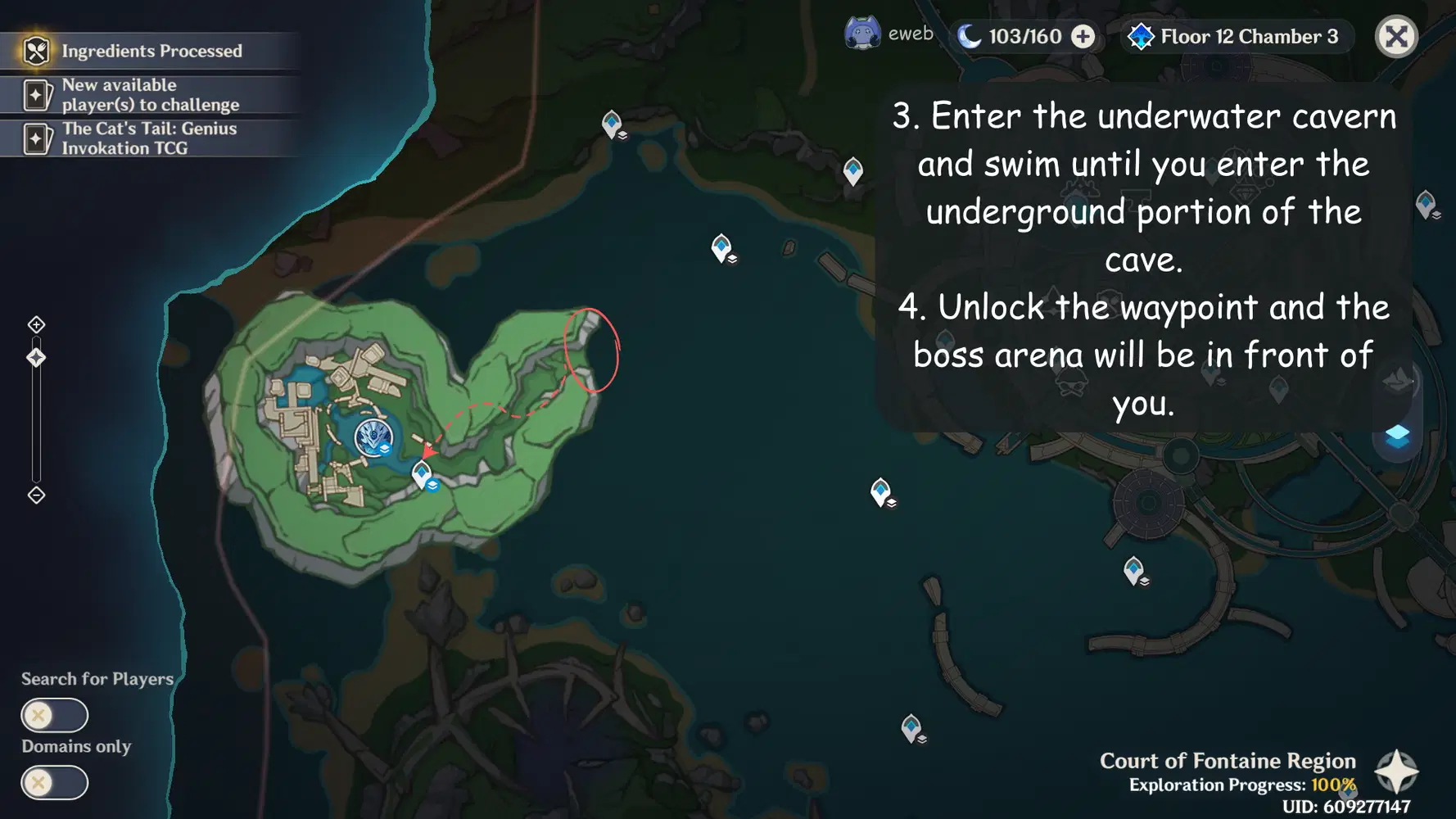Click the compass icon near Court of Fontaine Region
1456x819 pixels.
[1398, 771]
